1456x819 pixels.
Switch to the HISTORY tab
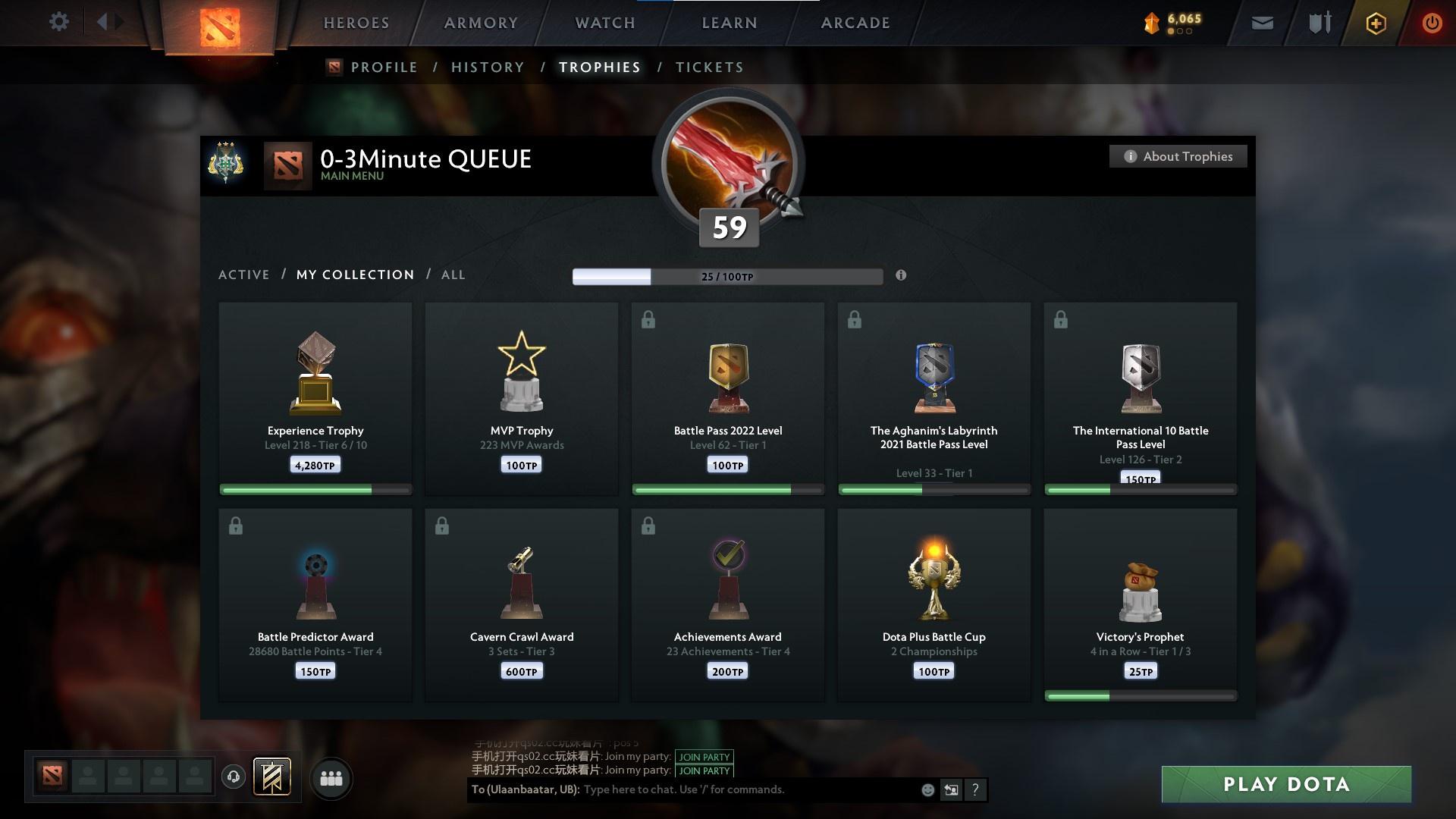click(488, 67)
